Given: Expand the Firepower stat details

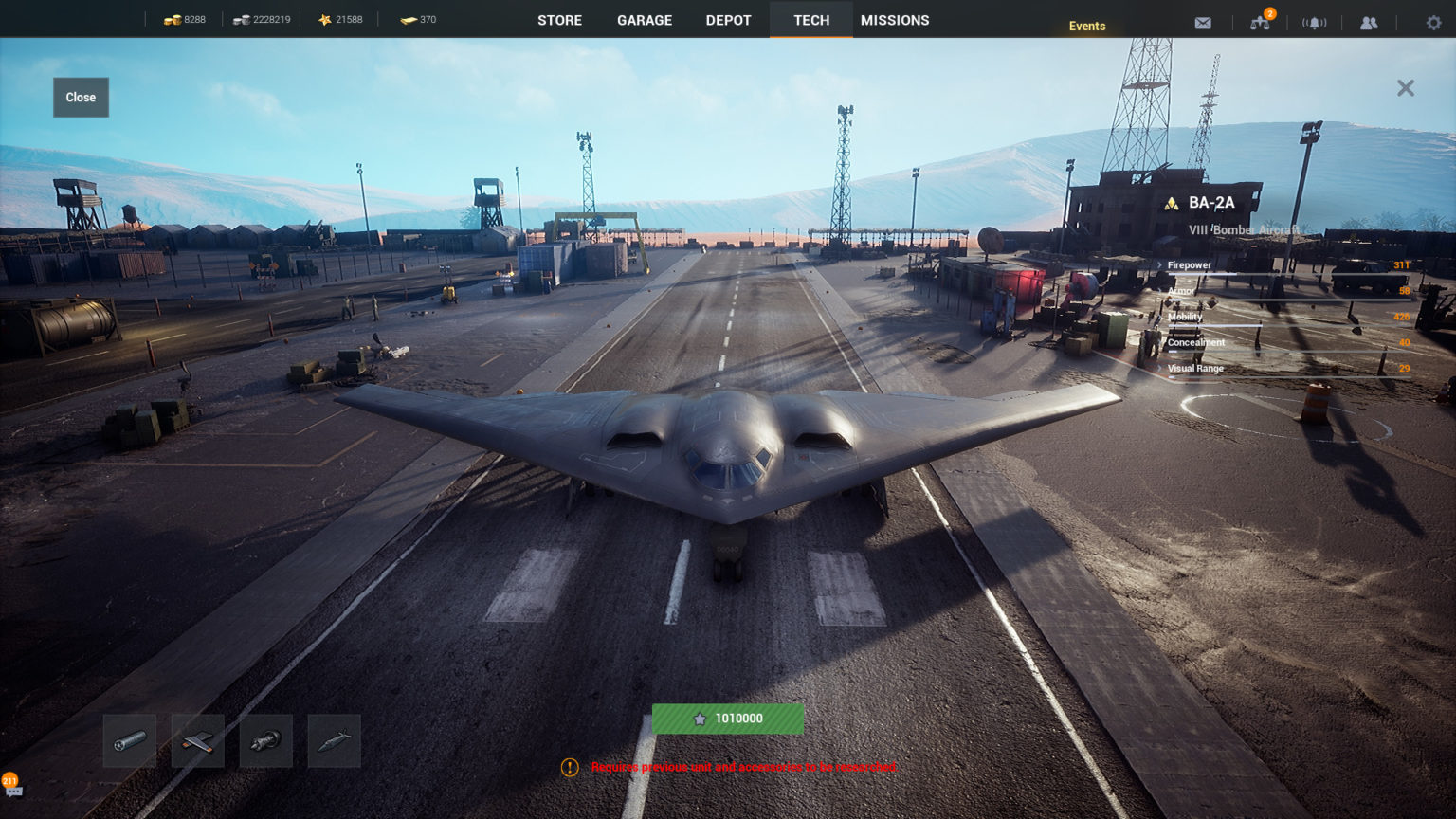Looking at the screenshot, I should 1190,265.
